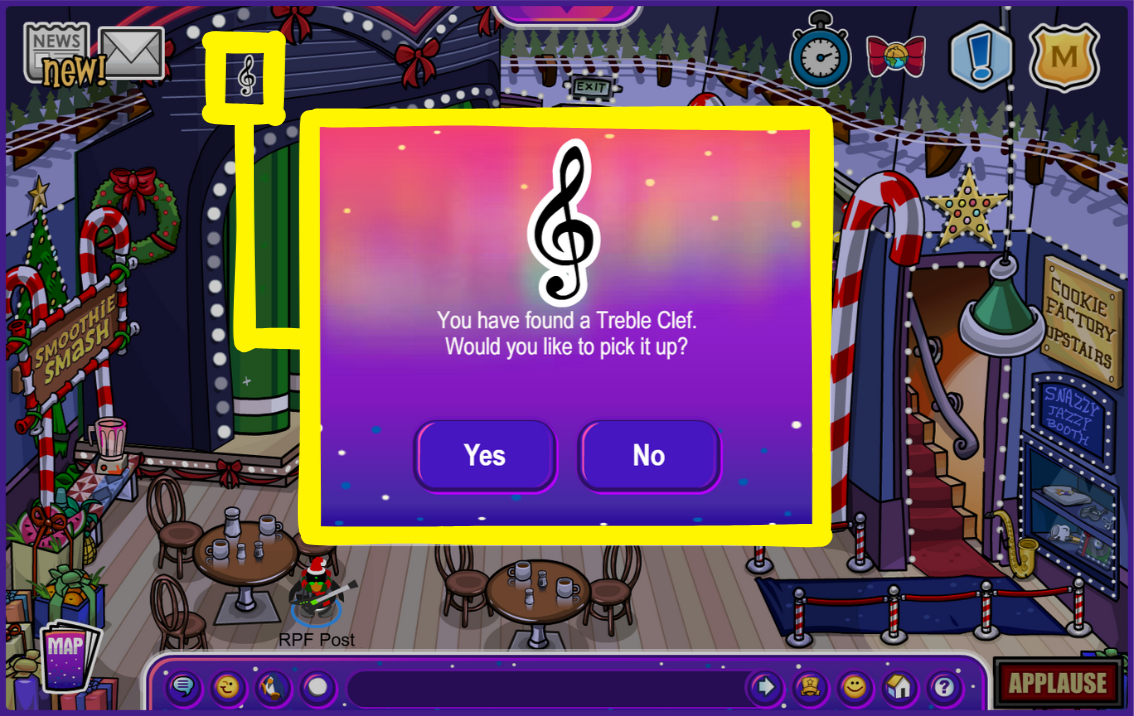Open the Map in the bottom corner
The width and height of the screenshot is (1134, 716).
67,656
